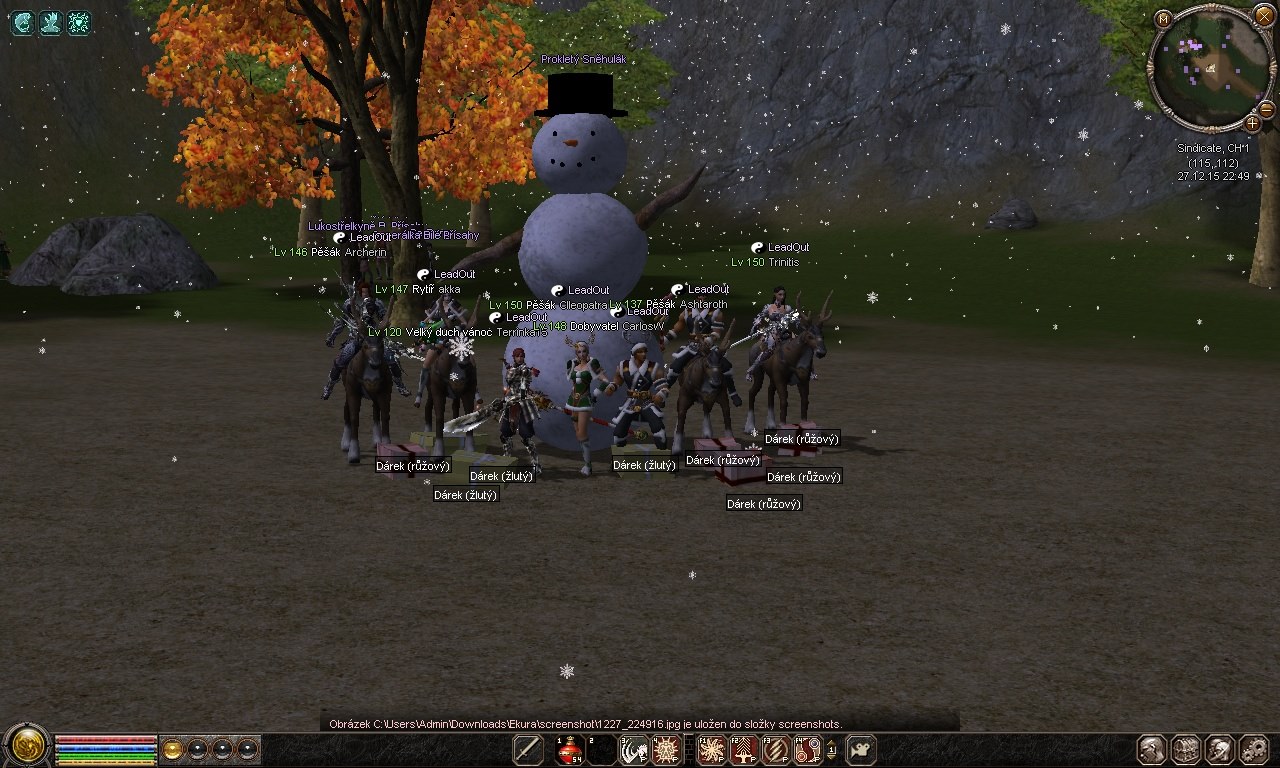The height and width of the screenshot is (768, 1280).
Task: Zoom in the minimap with plus button
Action: [x=1253, y=122]
